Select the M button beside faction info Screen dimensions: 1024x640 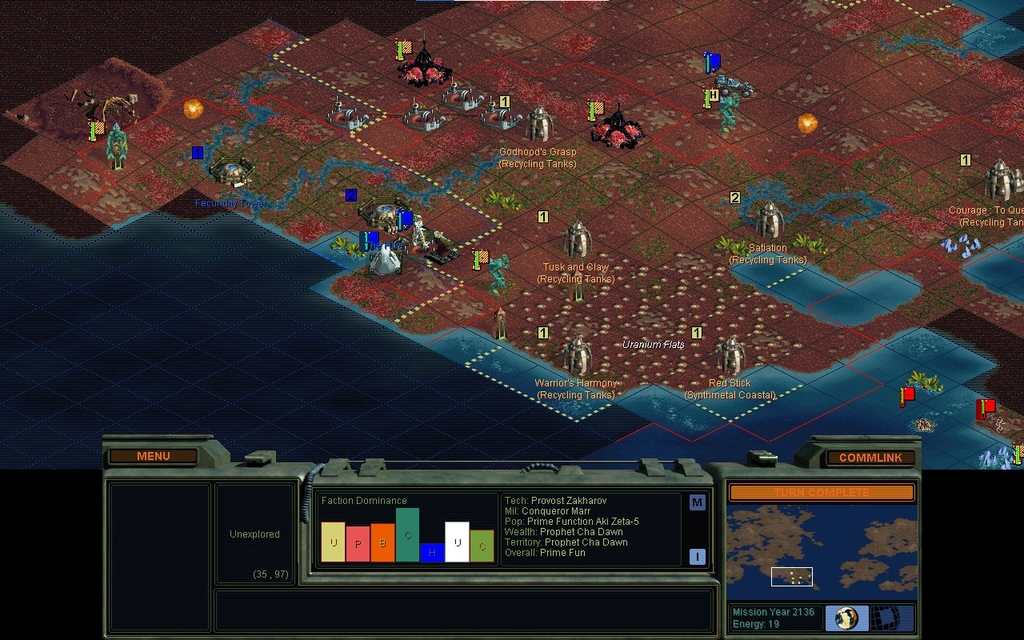click(697, 502)
